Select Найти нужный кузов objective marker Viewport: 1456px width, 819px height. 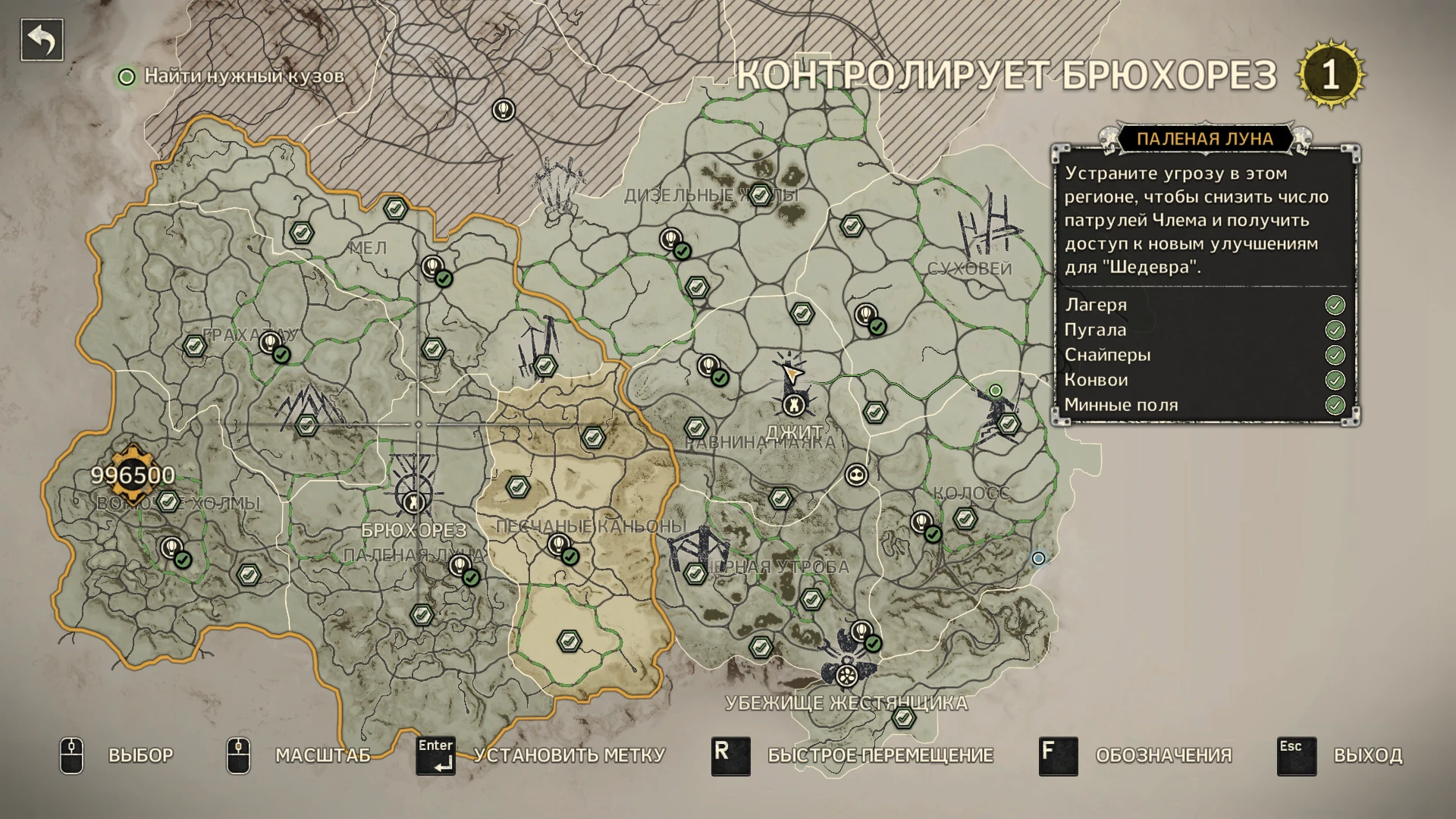click(x=127, y=76)
